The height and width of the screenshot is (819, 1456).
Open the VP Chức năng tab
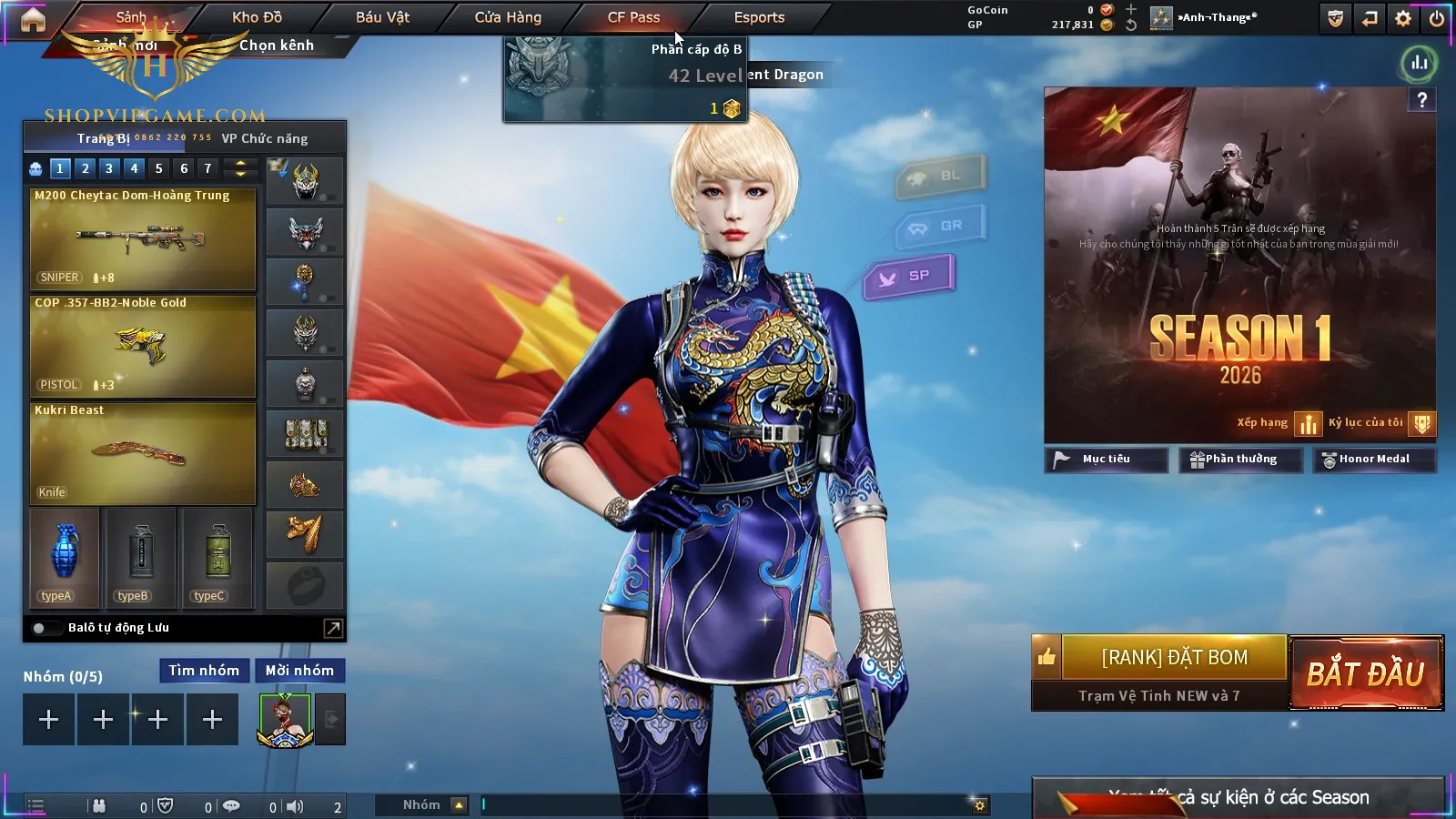click(265, 138)
